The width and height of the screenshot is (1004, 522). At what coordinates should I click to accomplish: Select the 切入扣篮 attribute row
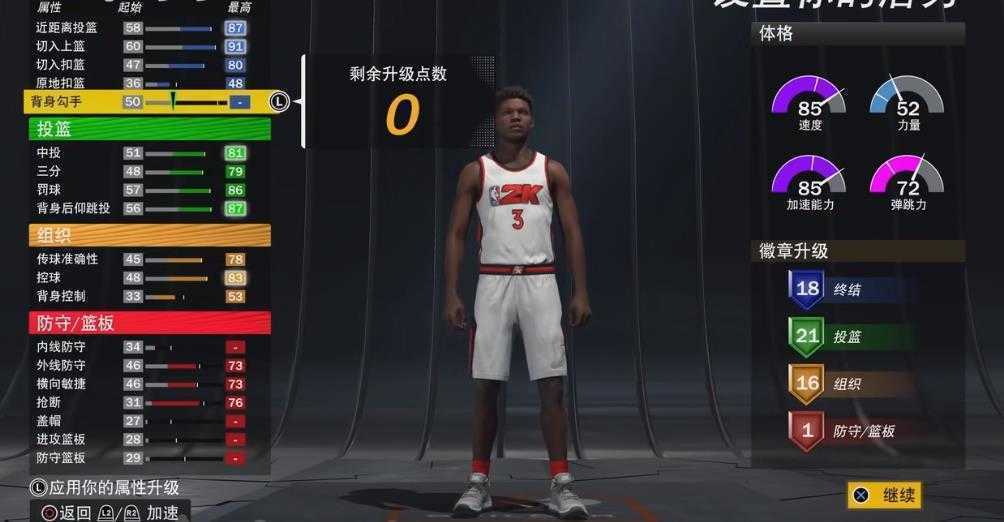point(140,64)
